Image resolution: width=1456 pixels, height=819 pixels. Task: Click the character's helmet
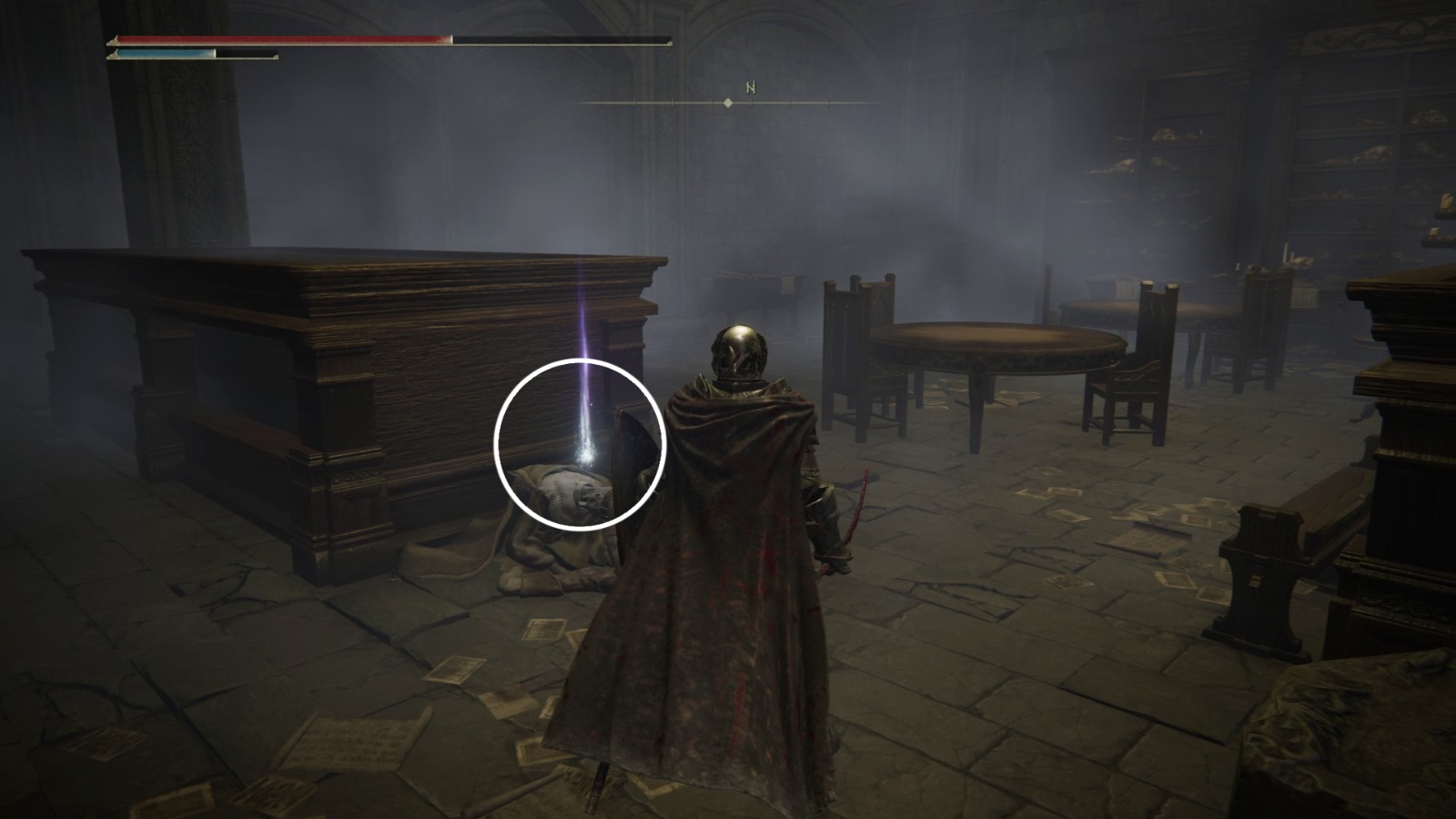tap(739, 350)
